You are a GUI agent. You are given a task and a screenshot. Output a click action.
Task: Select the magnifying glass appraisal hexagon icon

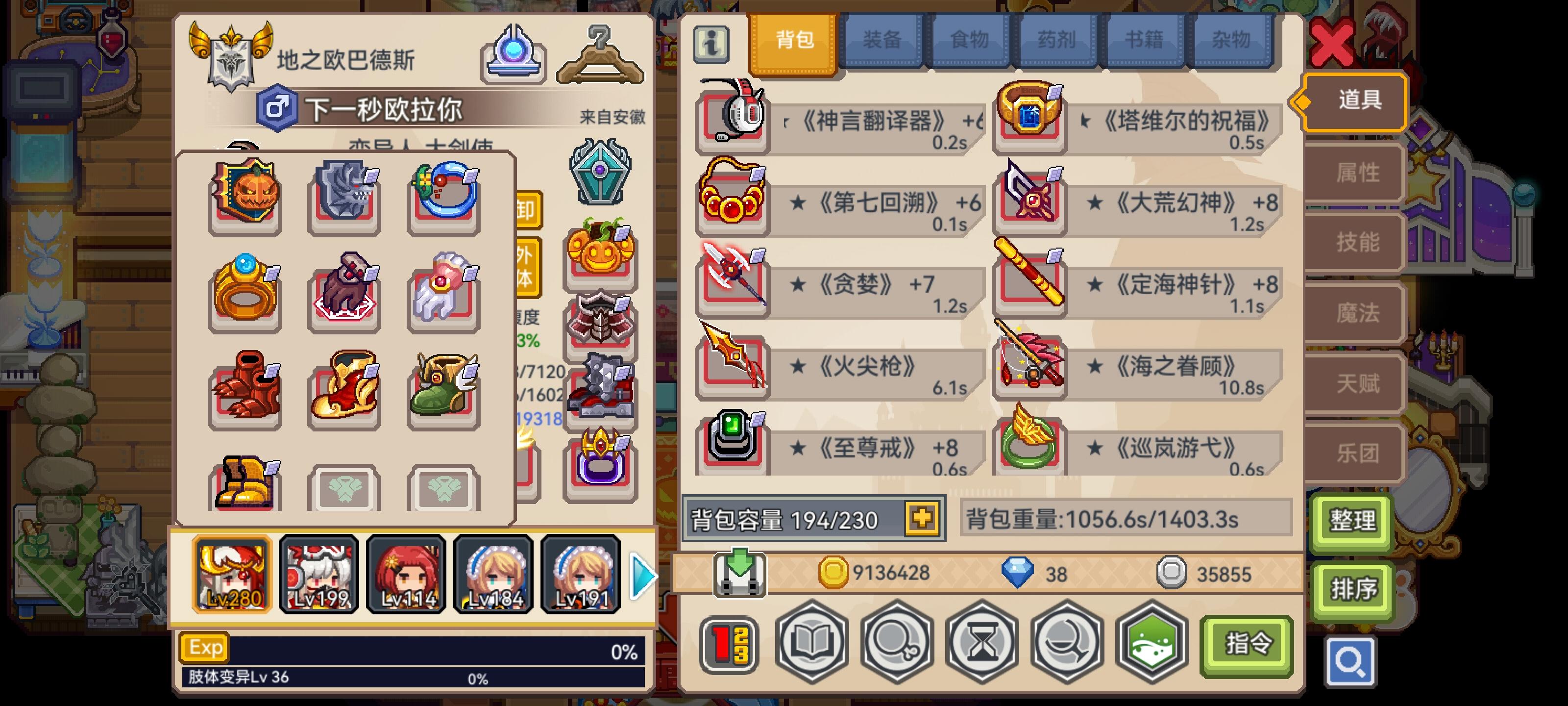(x=896, y=644)
